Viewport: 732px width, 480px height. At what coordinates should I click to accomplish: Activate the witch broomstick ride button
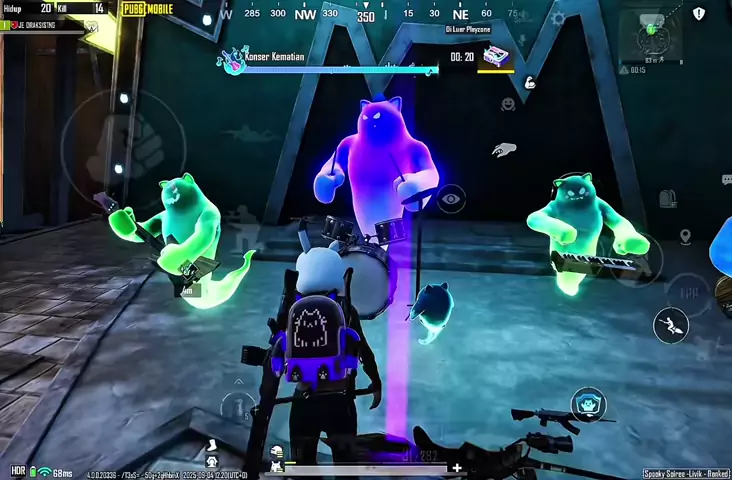click(670, 325)
